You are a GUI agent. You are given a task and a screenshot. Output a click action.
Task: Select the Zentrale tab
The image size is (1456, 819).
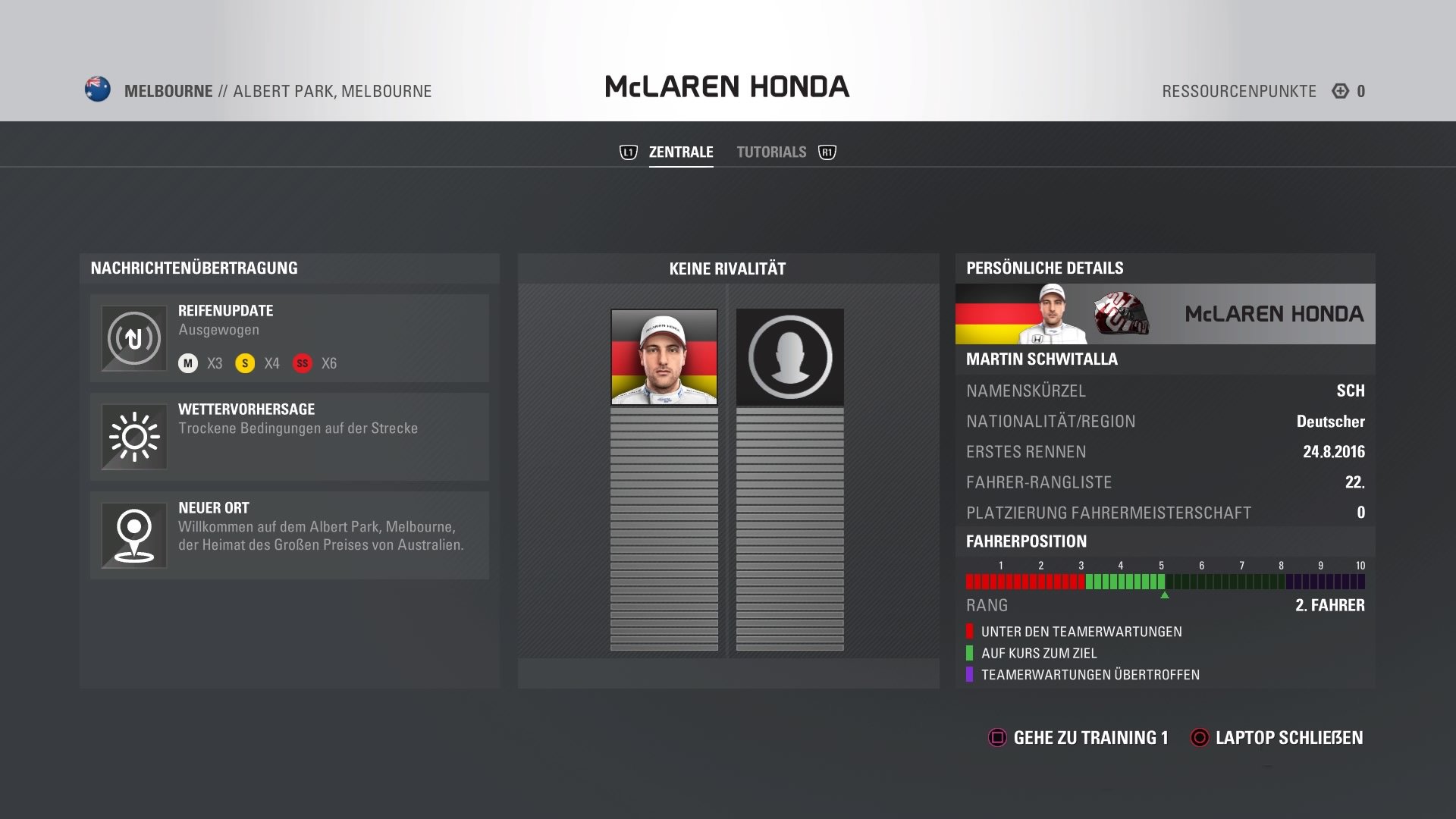pos(680,151)
